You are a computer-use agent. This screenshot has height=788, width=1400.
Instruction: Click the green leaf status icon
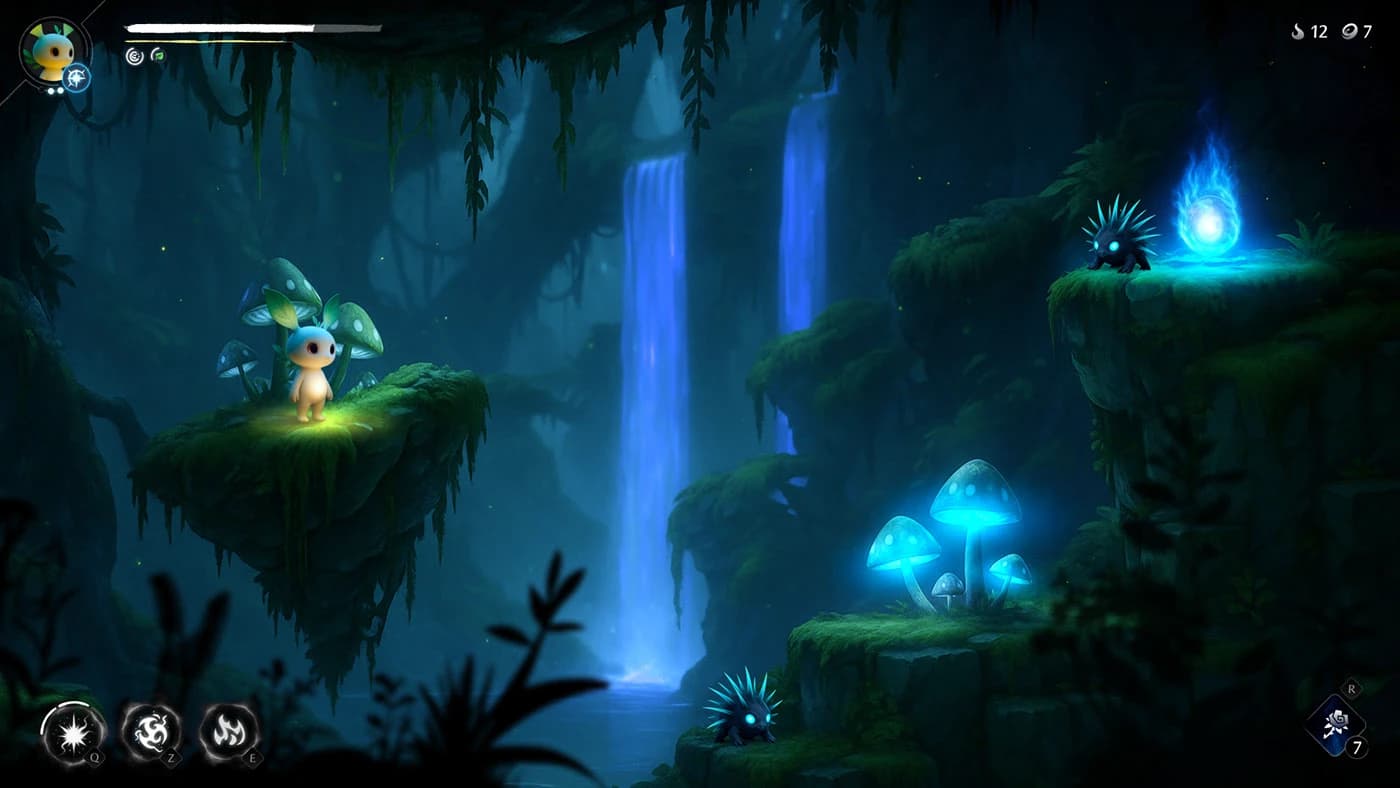[158, 55]
